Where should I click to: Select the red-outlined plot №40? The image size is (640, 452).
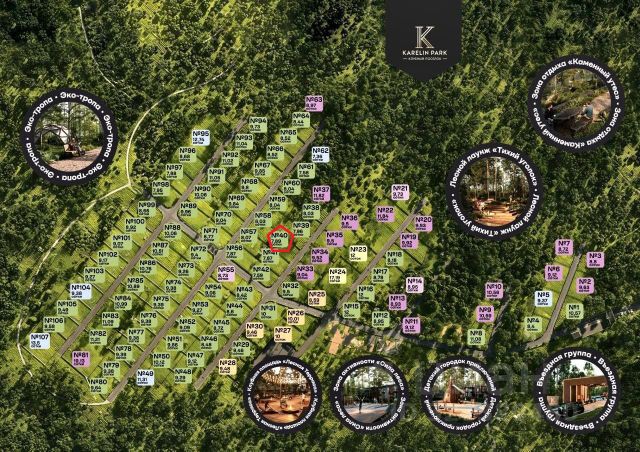(x=280, y=239)
